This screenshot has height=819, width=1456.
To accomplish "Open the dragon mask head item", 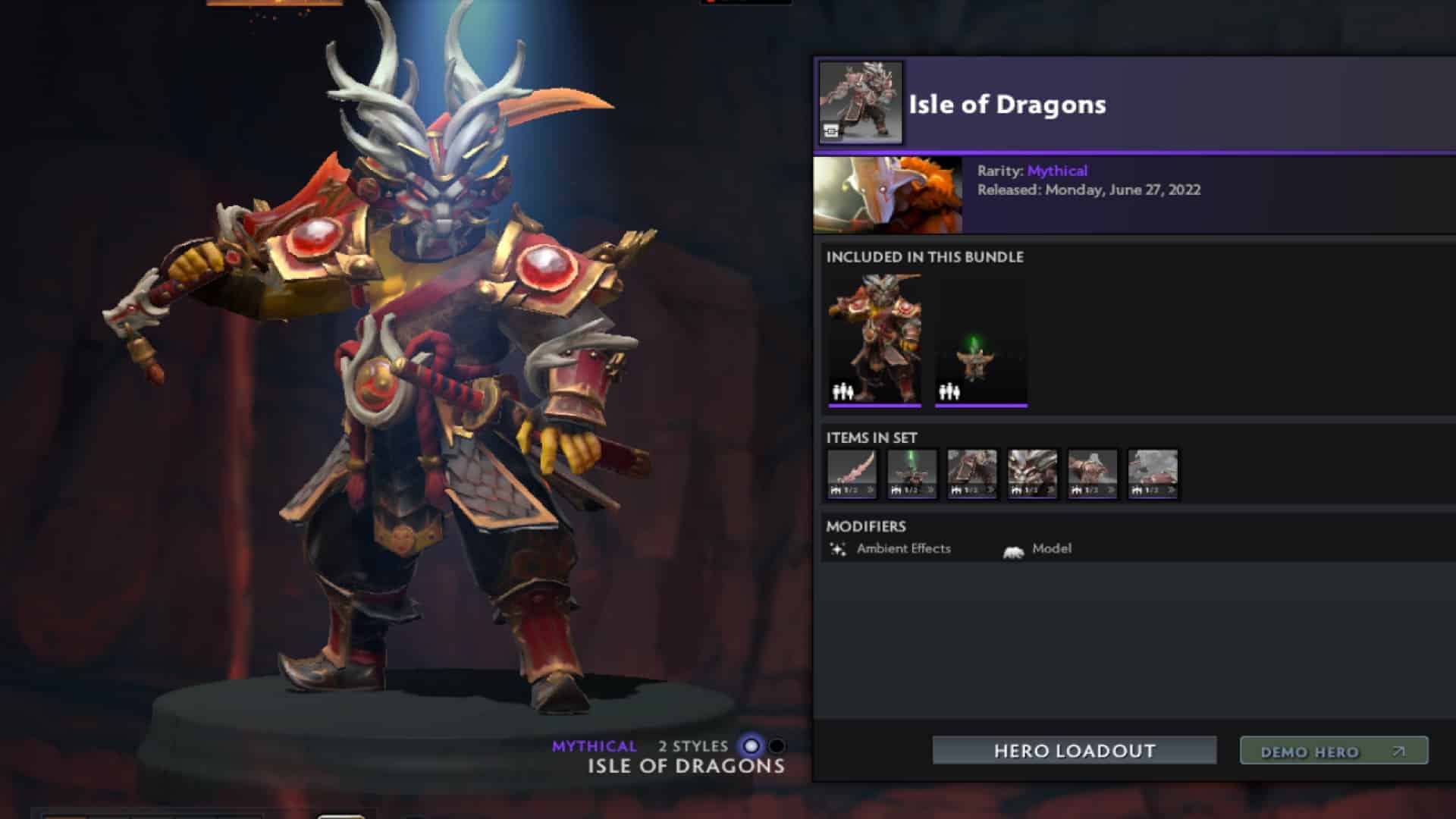I will pos(1033,470).
